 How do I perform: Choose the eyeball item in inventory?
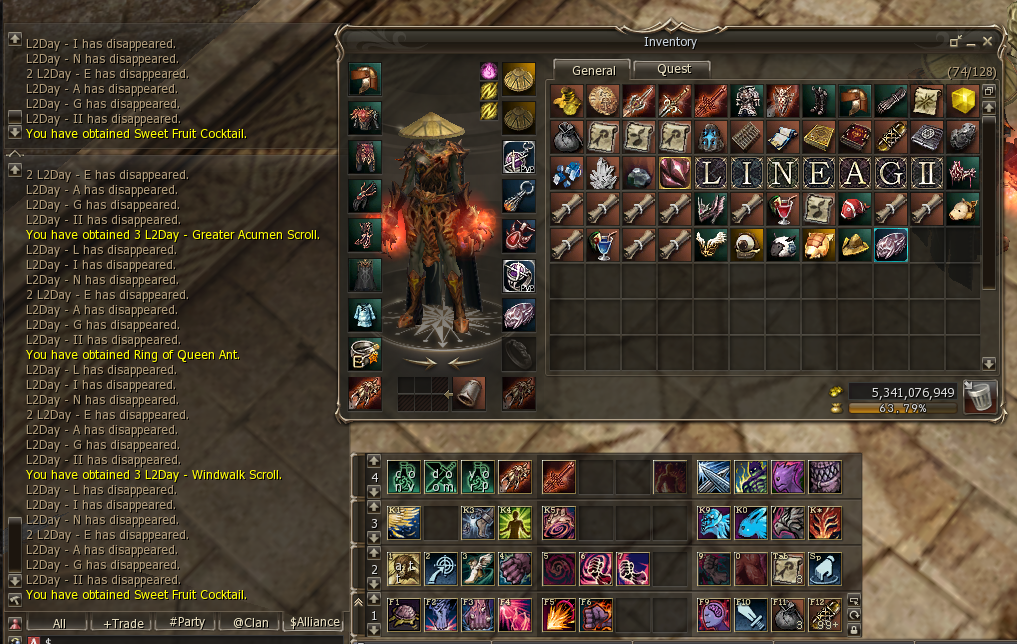[746, 245]
